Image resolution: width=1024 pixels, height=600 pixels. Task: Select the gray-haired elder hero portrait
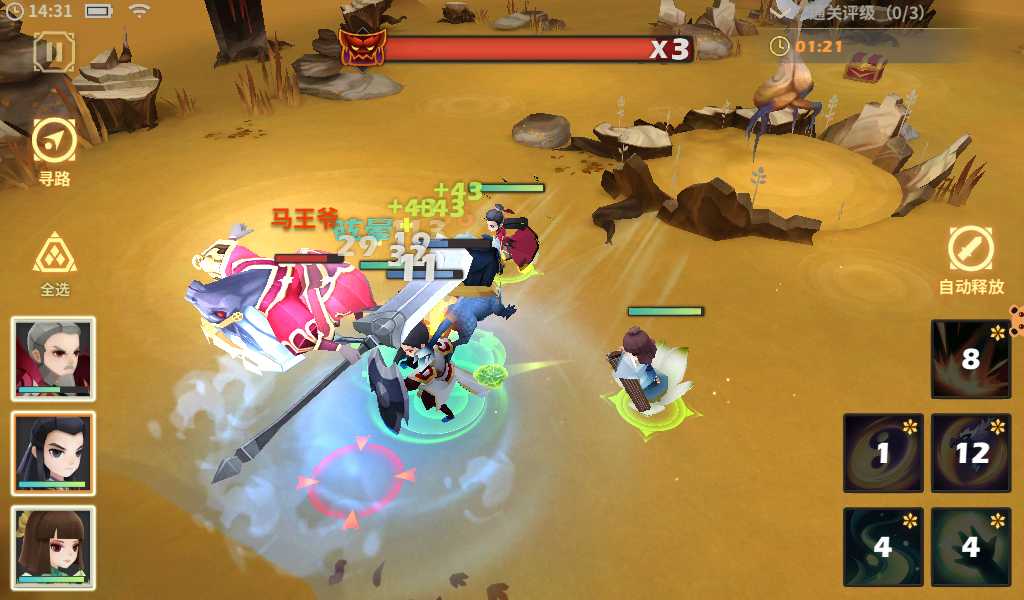[54, 358]
